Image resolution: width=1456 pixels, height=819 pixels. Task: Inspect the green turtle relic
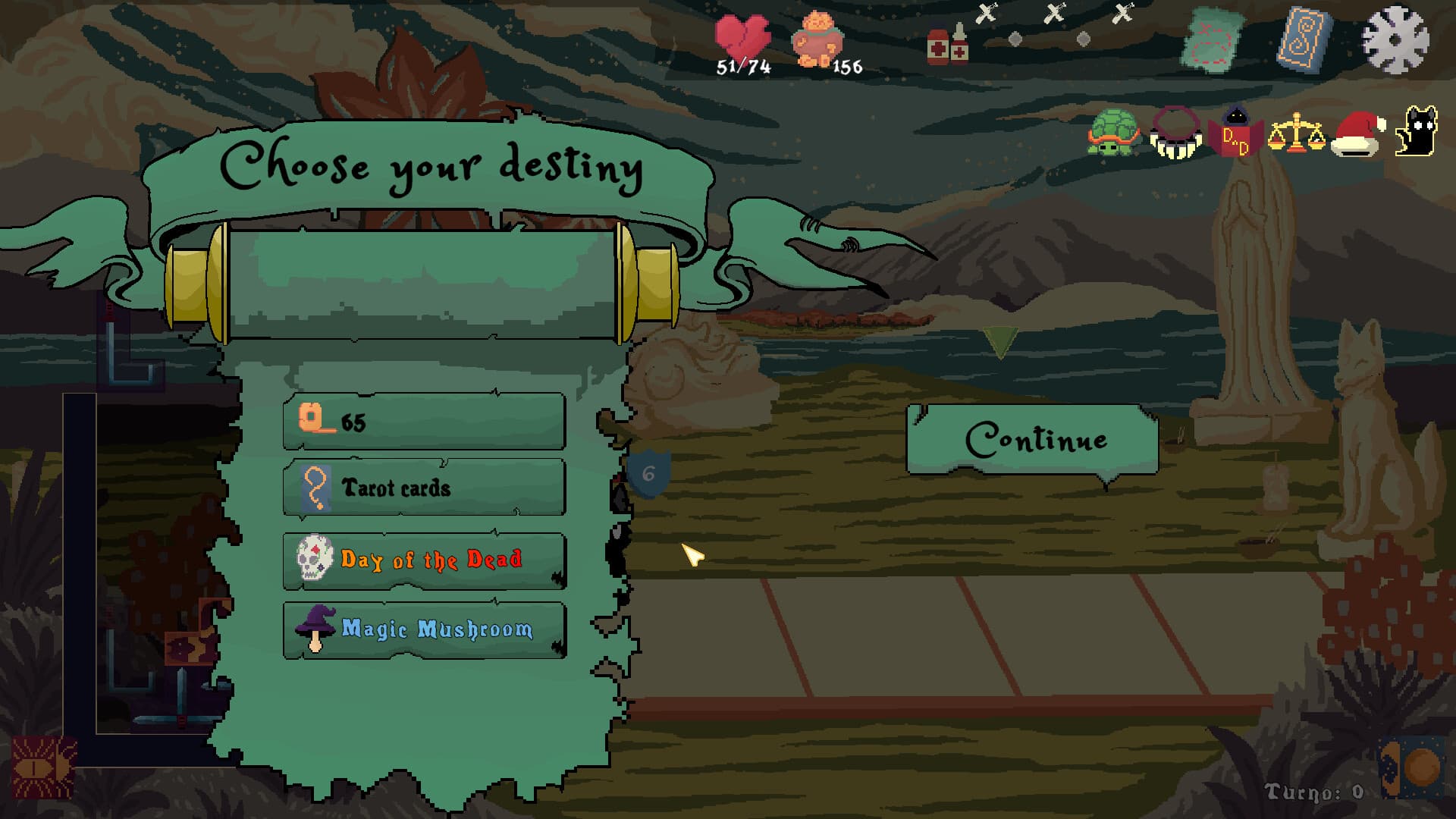tap(1113, 133)
